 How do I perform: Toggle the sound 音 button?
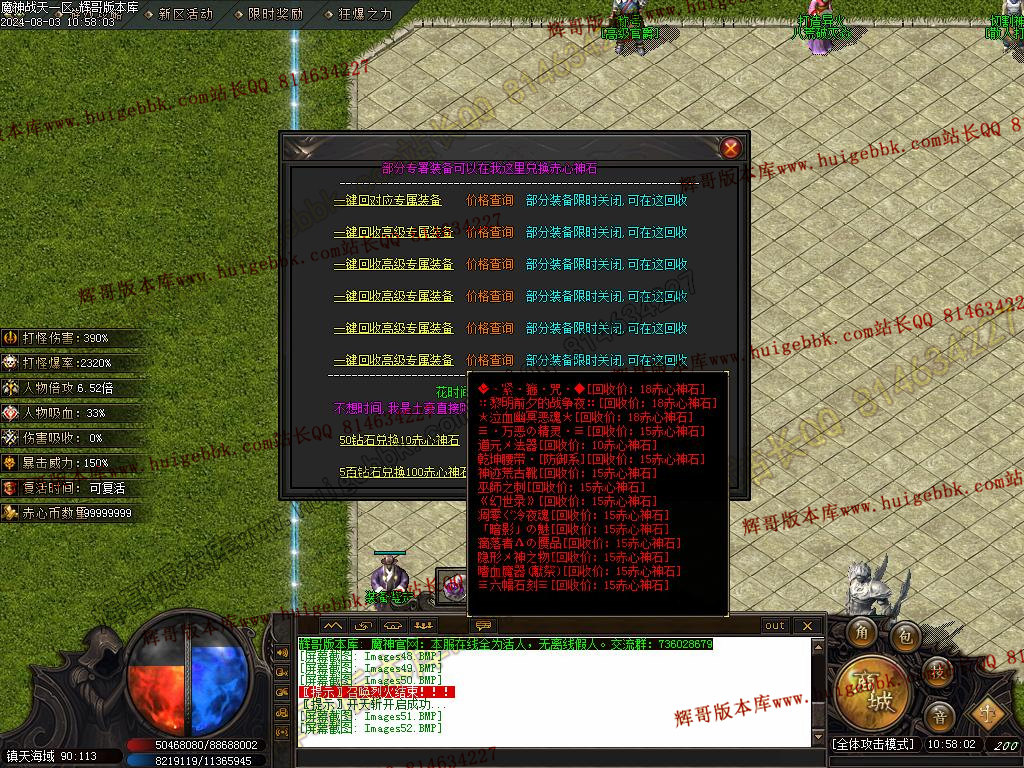[939, 715]
